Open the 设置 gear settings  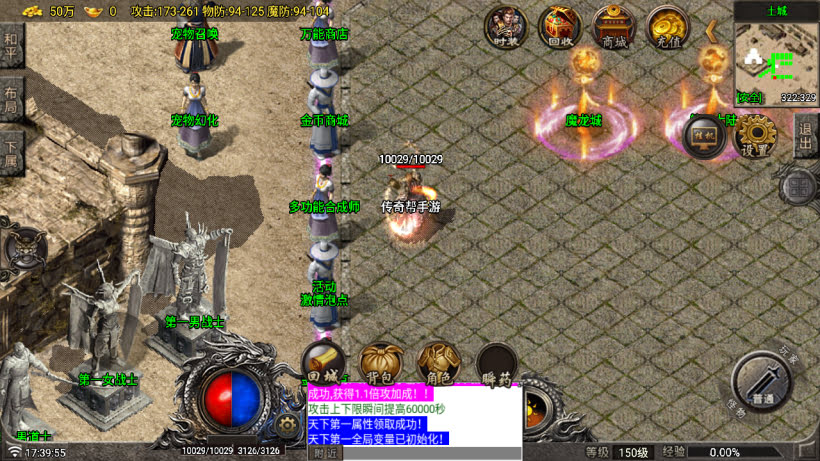point(756,135)
